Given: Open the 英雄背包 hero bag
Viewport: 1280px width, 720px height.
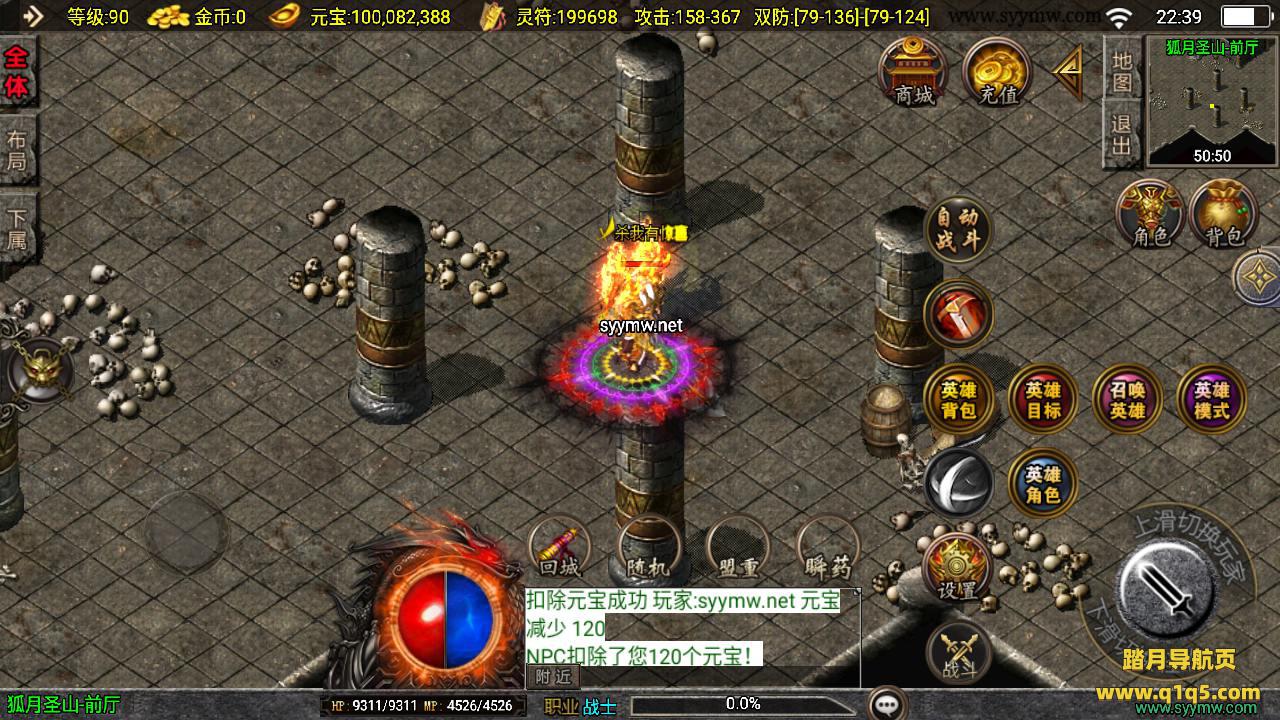Looking at the screenshot, I should pyautogui.click(x=958, y=400).
